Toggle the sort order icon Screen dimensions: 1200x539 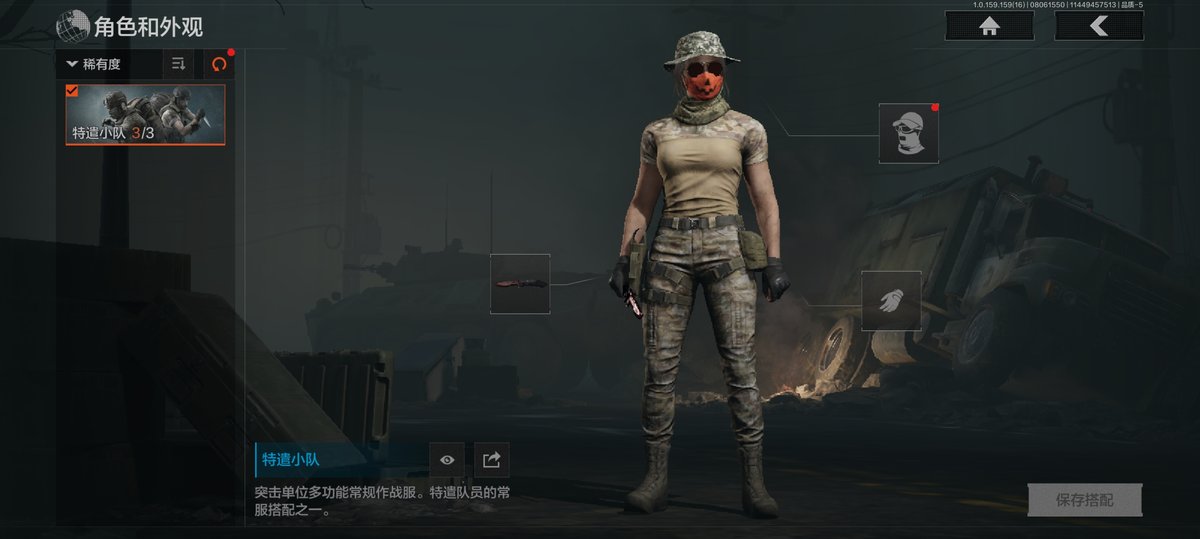179,64
